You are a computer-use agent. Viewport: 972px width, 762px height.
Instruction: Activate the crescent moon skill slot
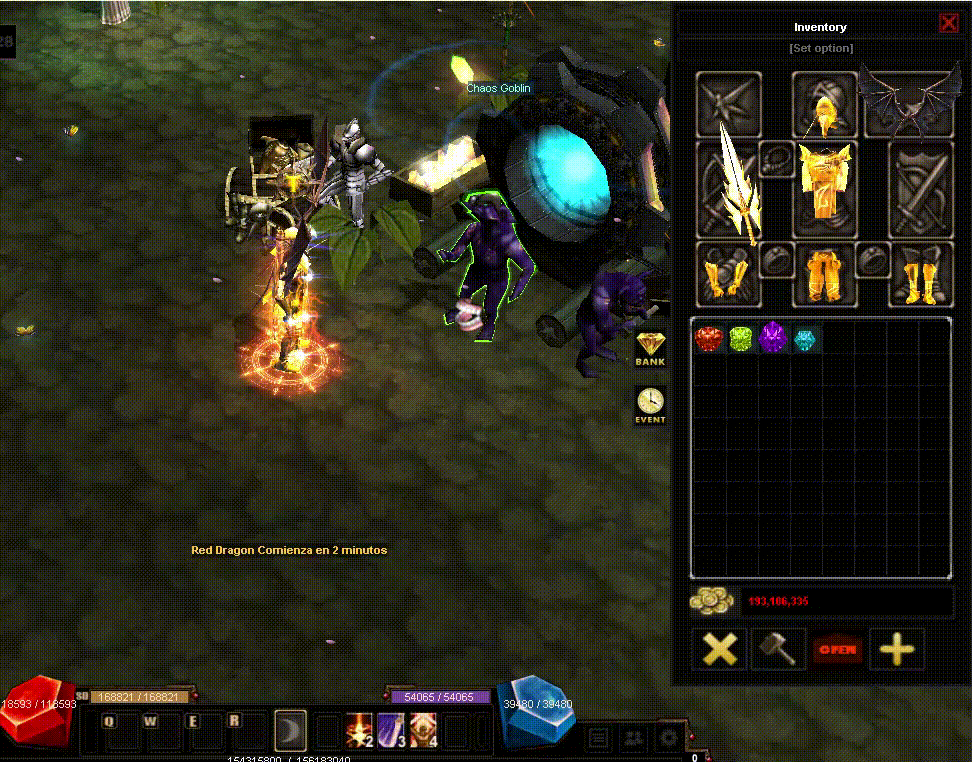[291, 731]
